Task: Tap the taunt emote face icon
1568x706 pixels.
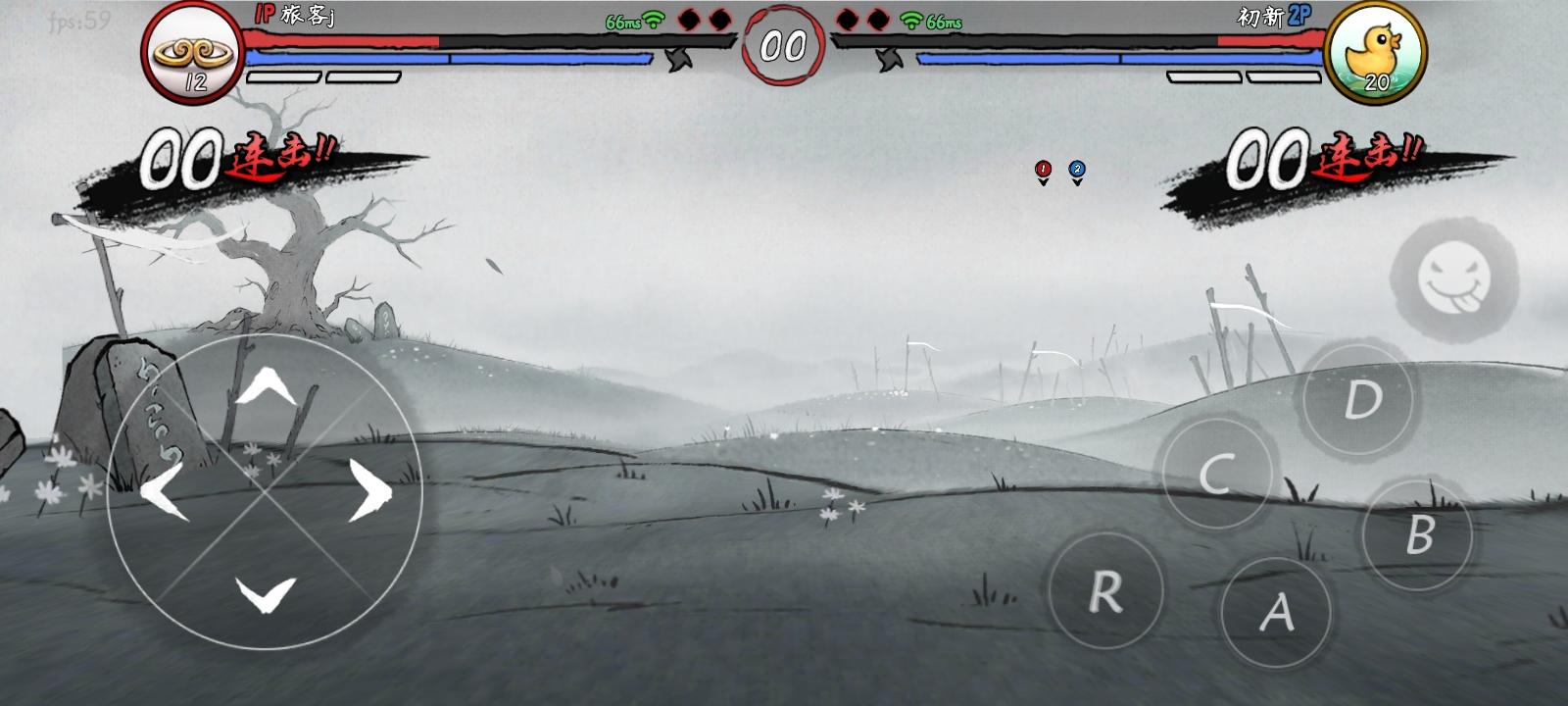Action: [x=1453, y=277]
